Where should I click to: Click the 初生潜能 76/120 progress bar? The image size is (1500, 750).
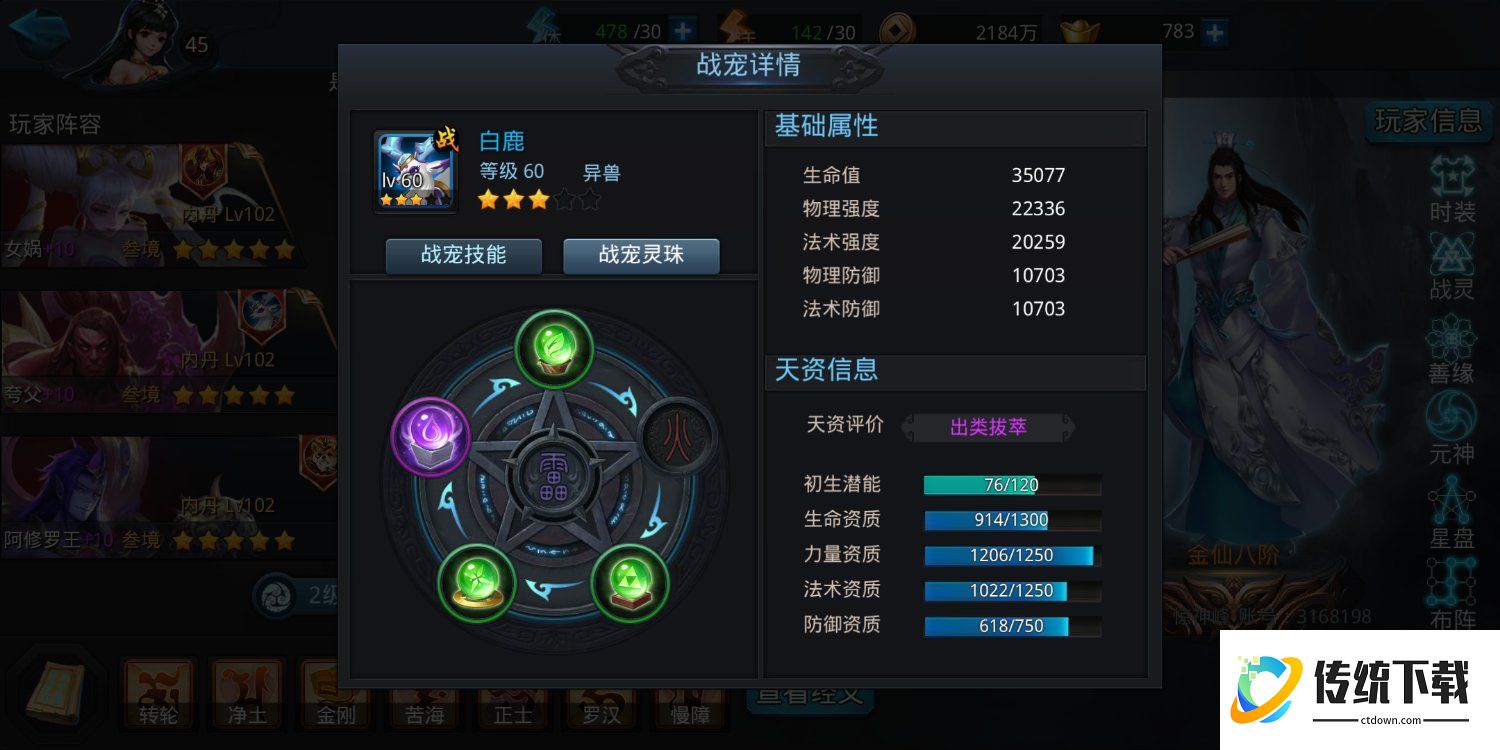pos(1012,485)
